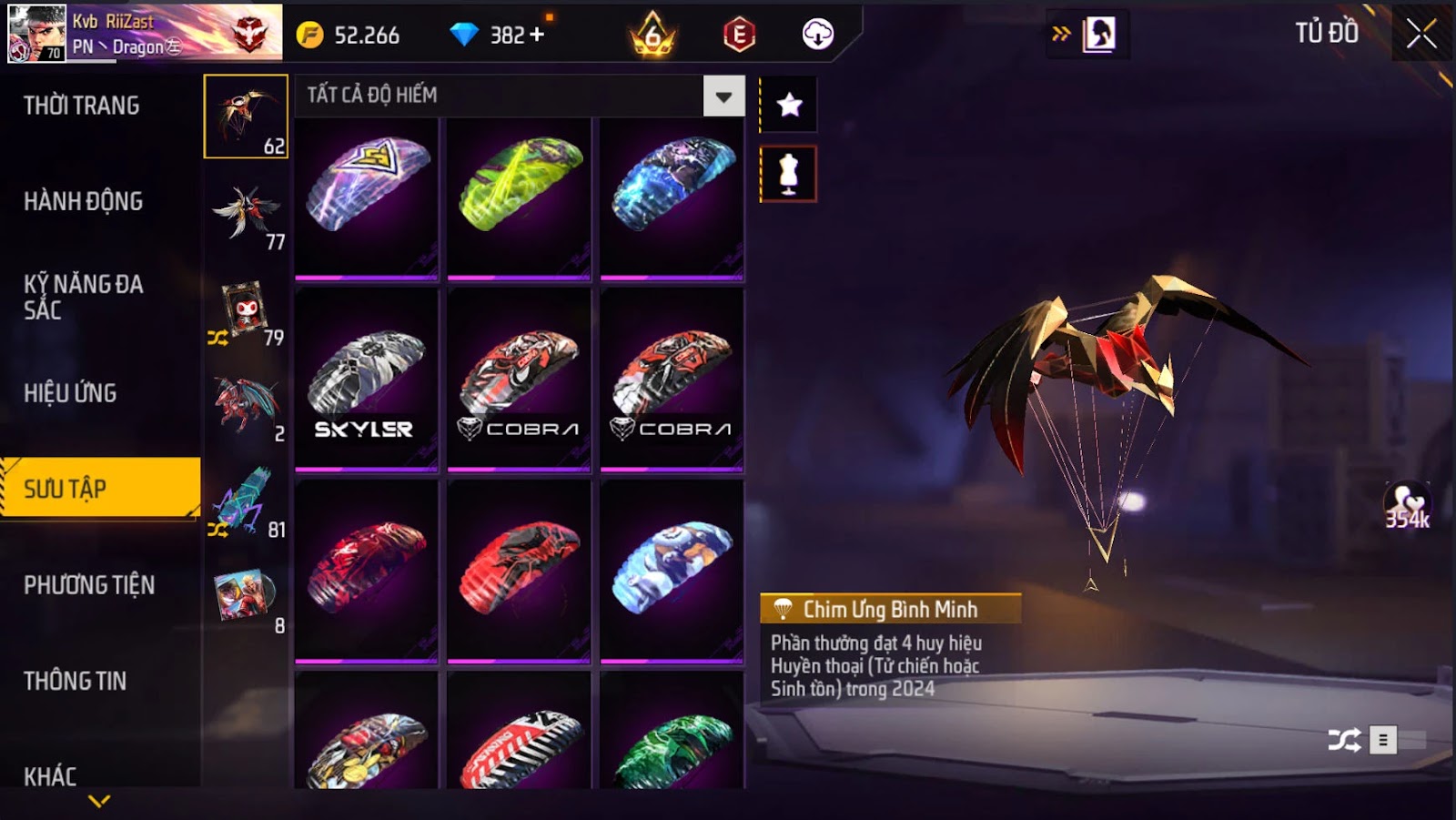
Task: Switch to the Thời Trang tab
Action: pos(82,106)
